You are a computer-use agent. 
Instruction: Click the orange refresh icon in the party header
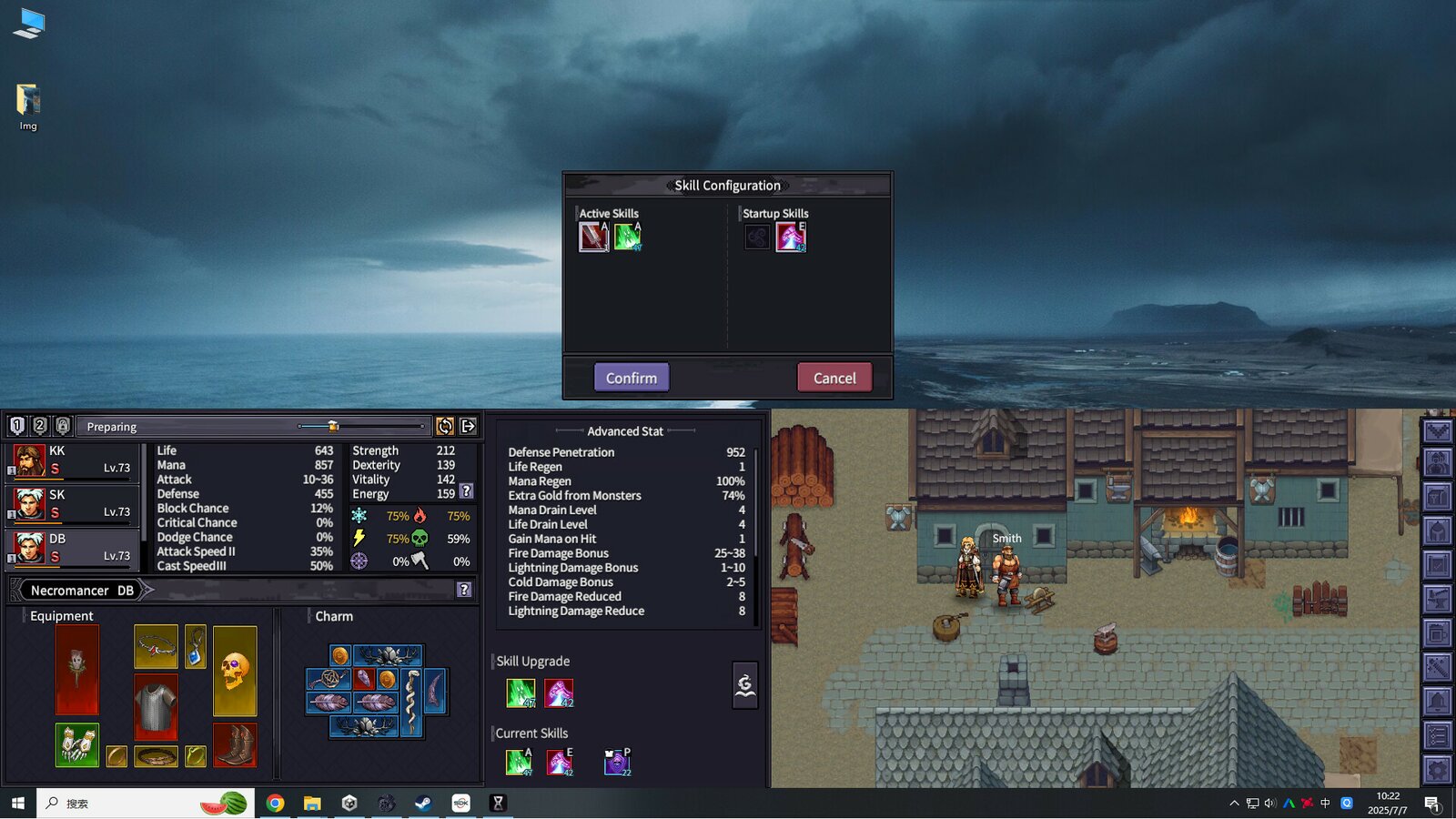[x=445, y=426]
